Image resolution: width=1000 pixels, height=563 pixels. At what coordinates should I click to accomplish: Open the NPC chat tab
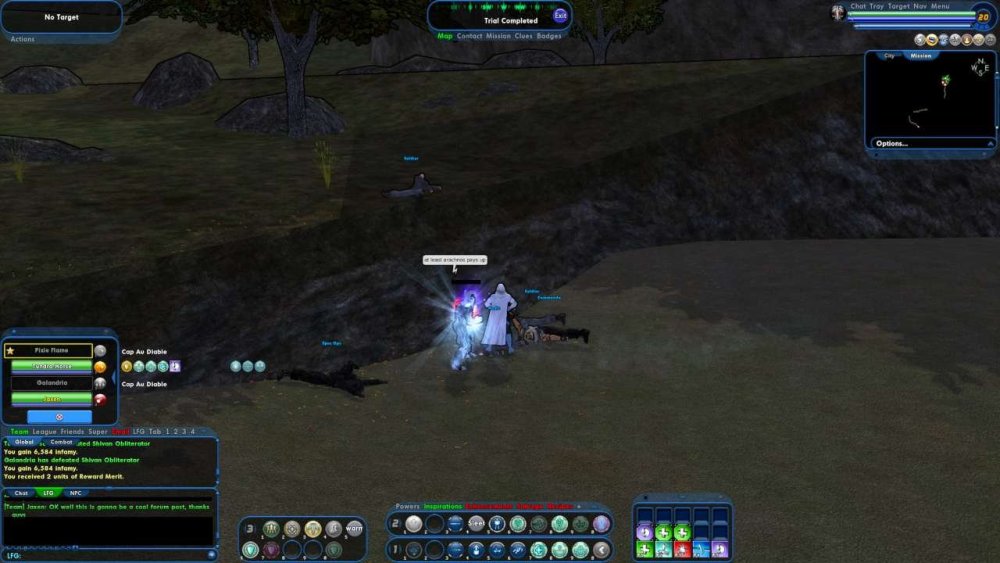pos(76,492)
